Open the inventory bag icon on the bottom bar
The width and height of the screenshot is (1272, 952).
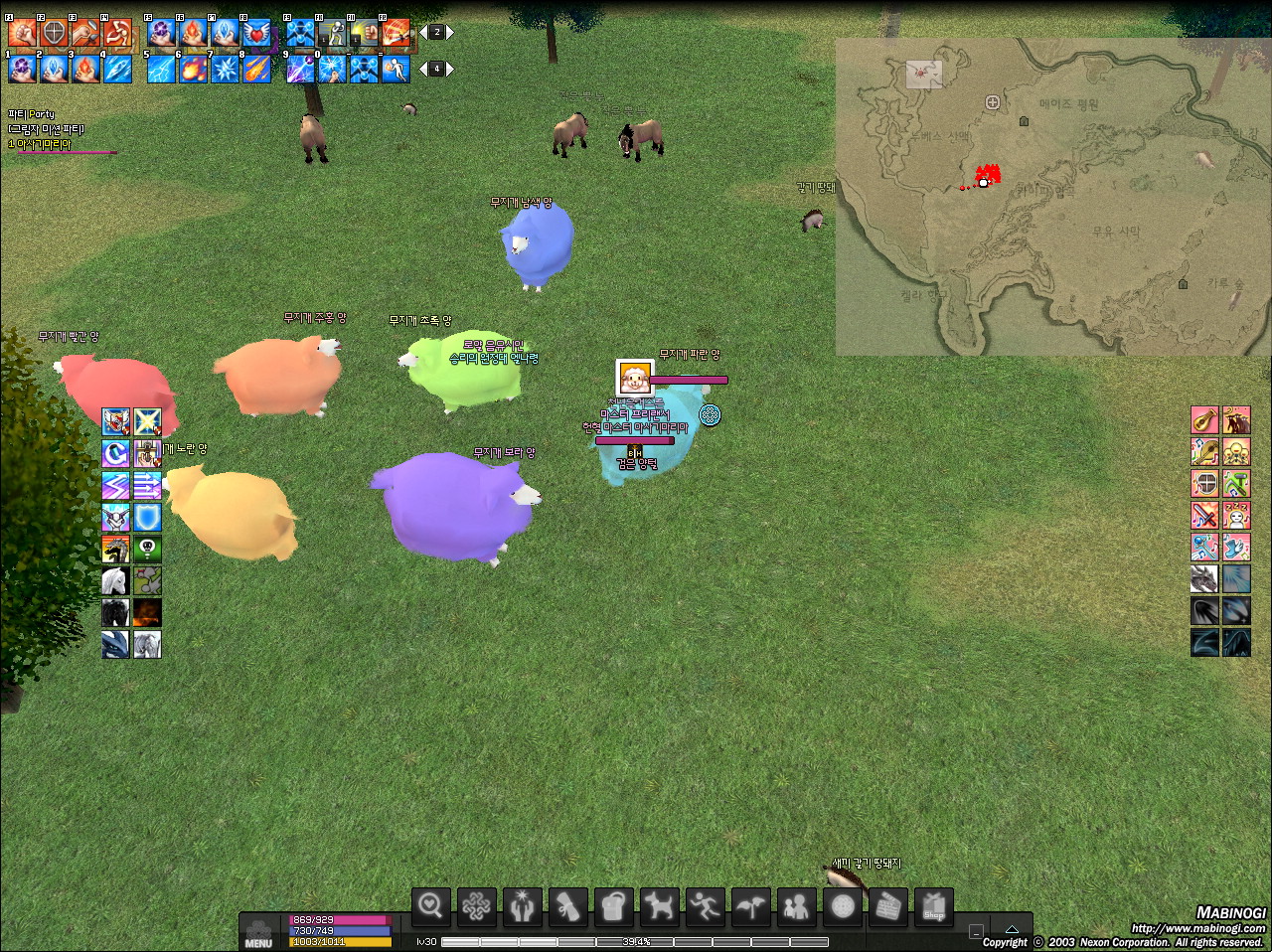613,904
